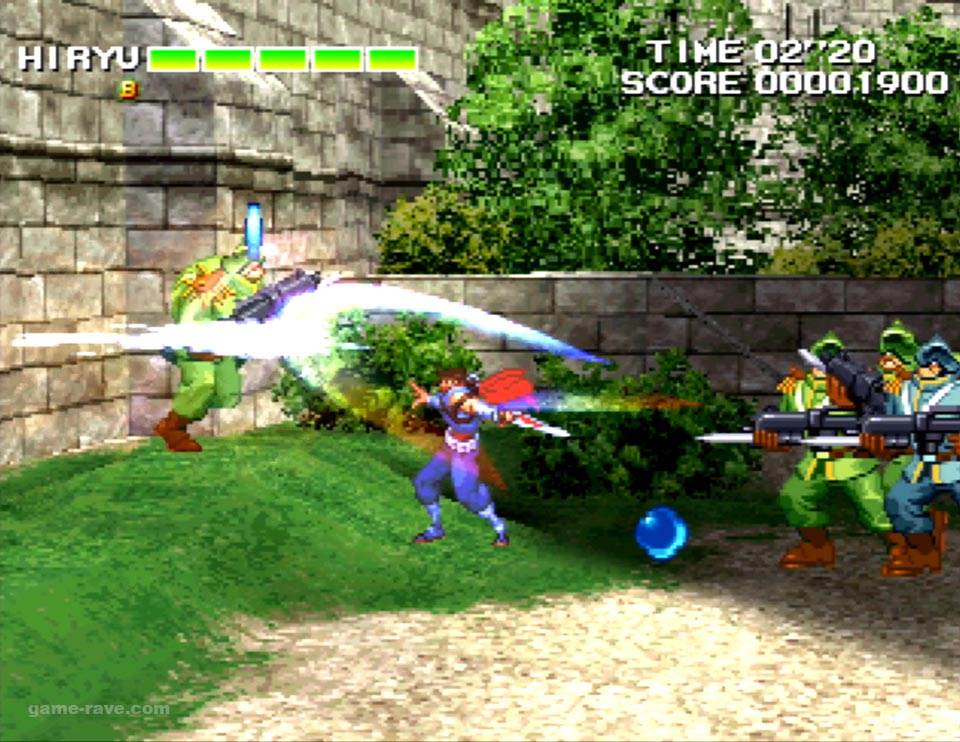The width and height of the screenshot is (960, 742).
Task: Click the orange Boost stock icon
Action: 128,90
